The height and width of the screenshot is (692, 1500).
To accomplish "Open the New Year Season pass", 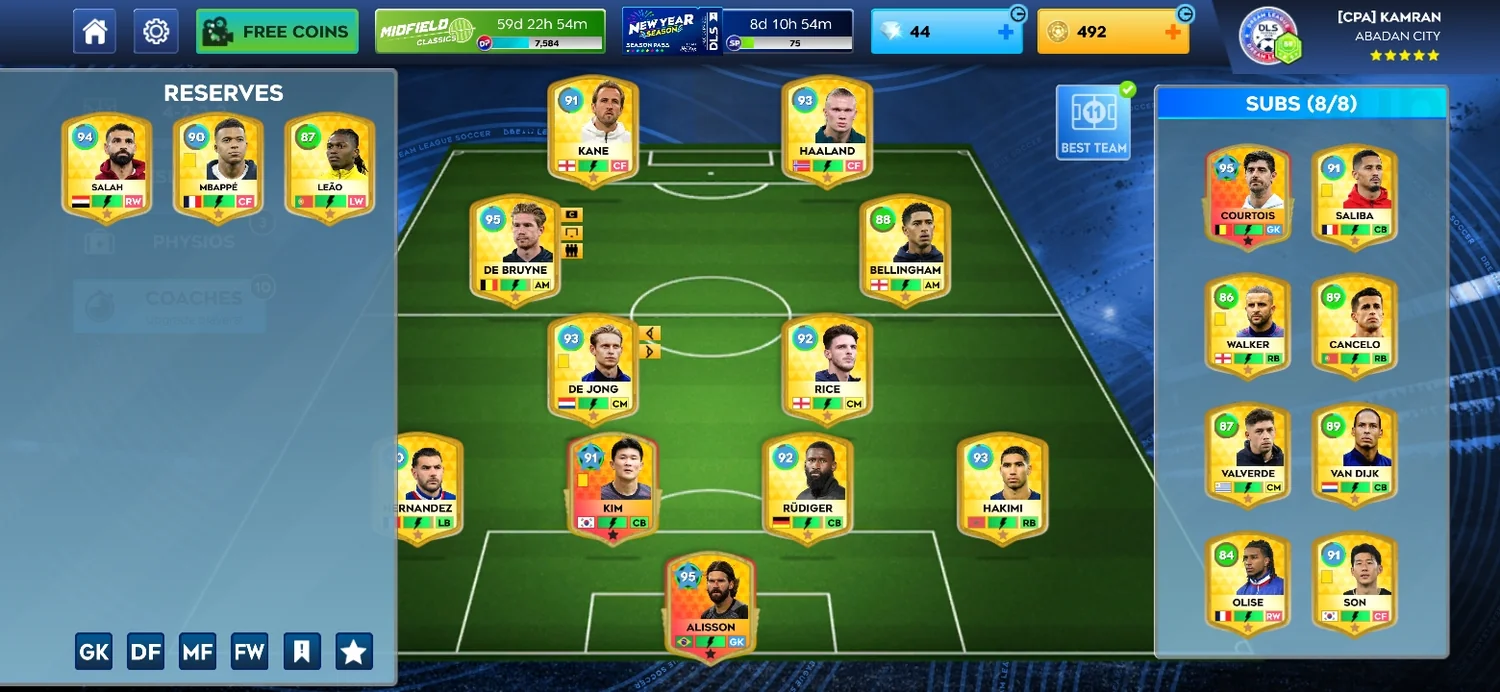I will tap(738, 31).
